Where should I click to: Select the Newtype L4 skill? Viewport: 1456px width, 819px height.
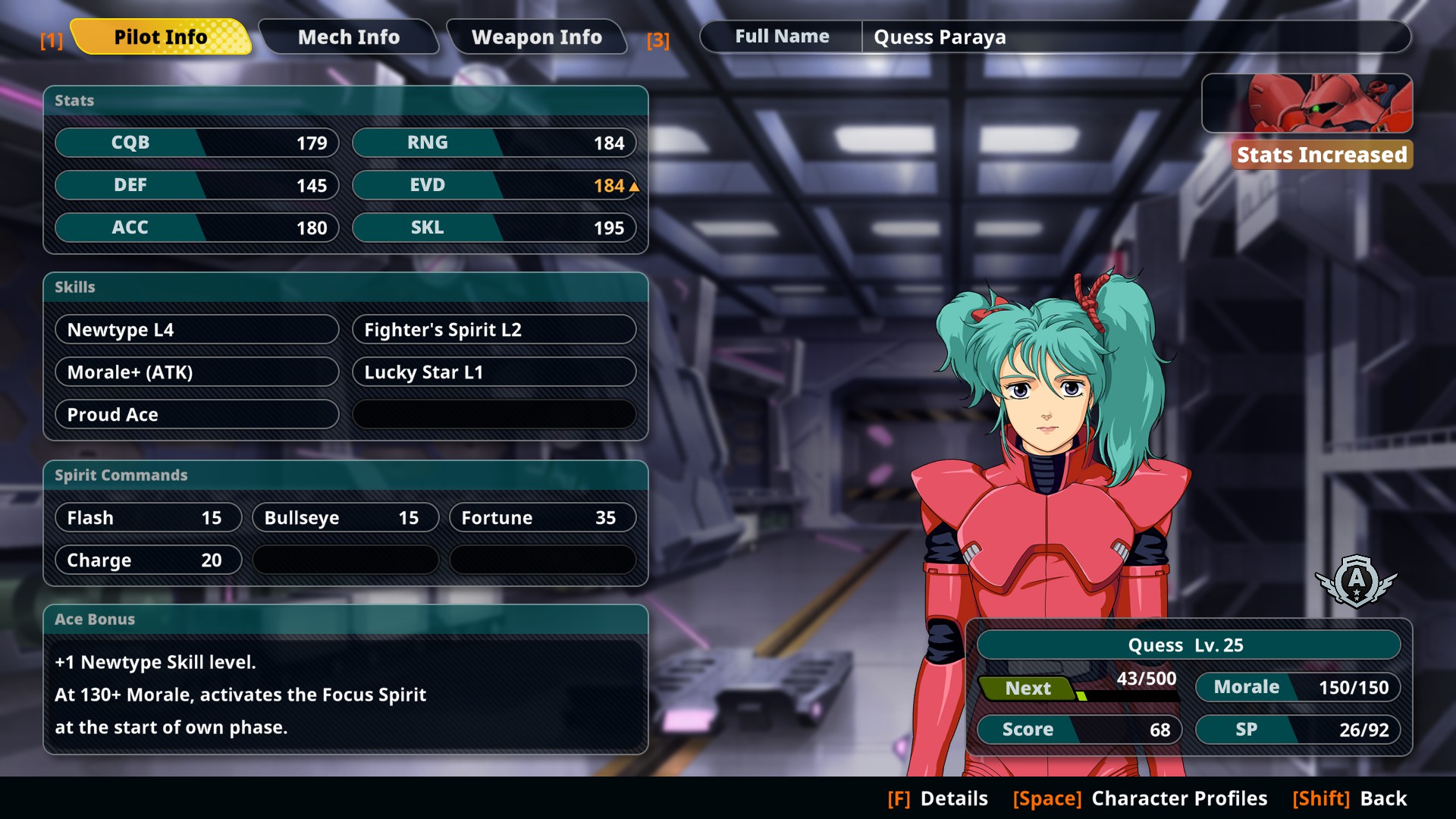pos(196,330)
